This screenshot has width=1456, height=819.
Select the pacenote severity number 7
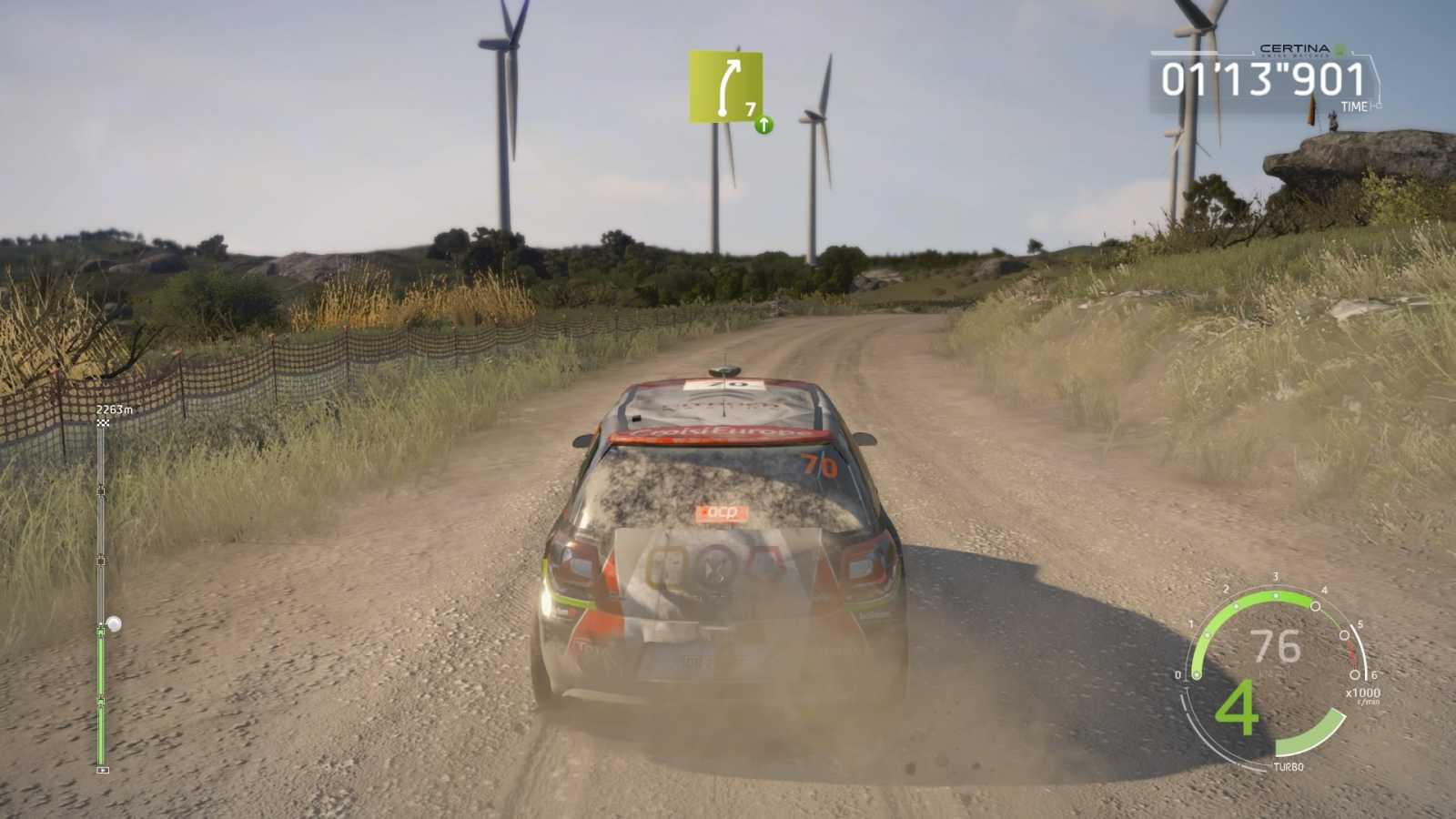[750, 109]
